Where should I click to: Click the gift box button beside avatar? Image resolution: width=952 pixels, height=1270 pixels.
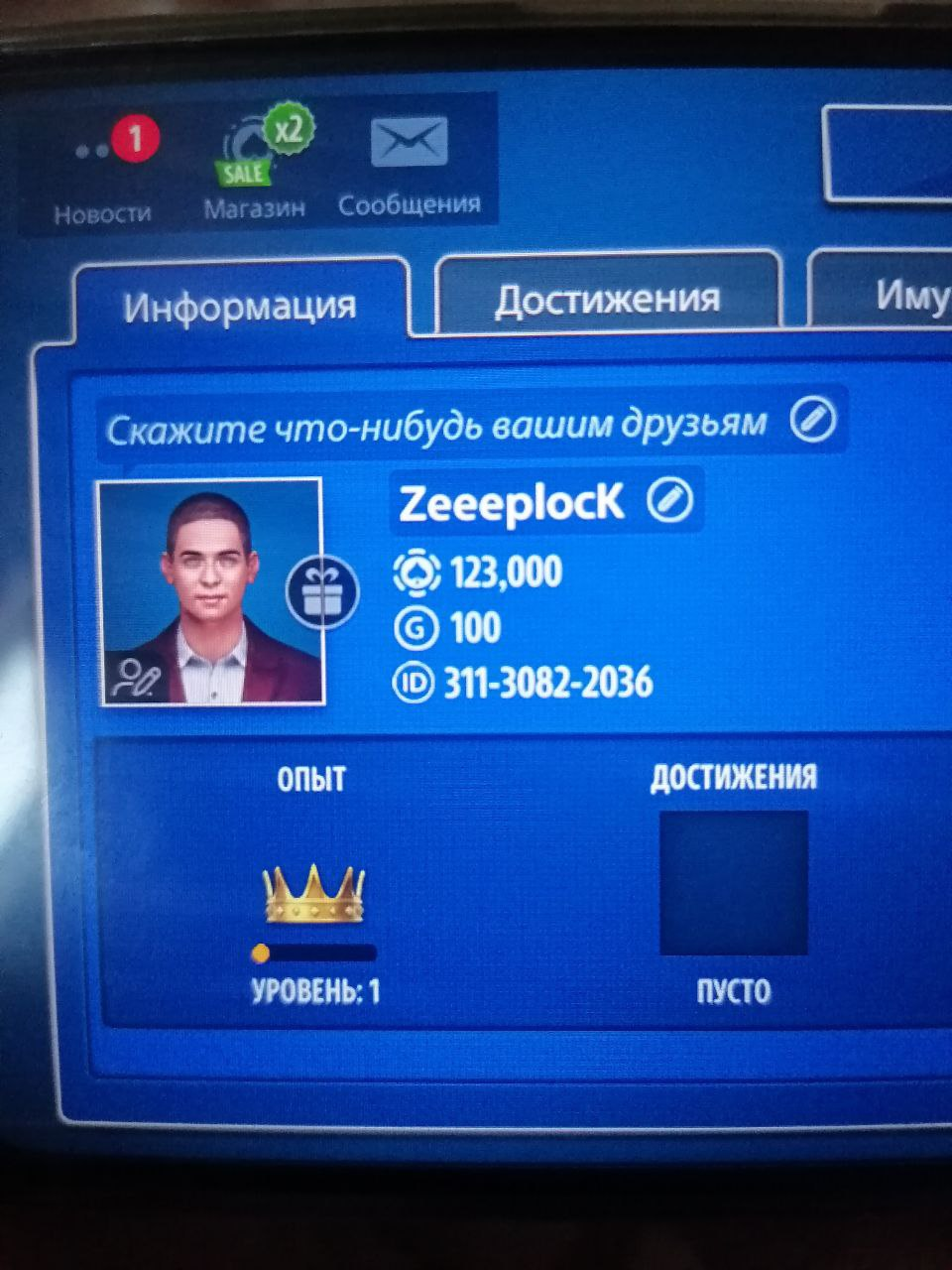click(321, 593)
